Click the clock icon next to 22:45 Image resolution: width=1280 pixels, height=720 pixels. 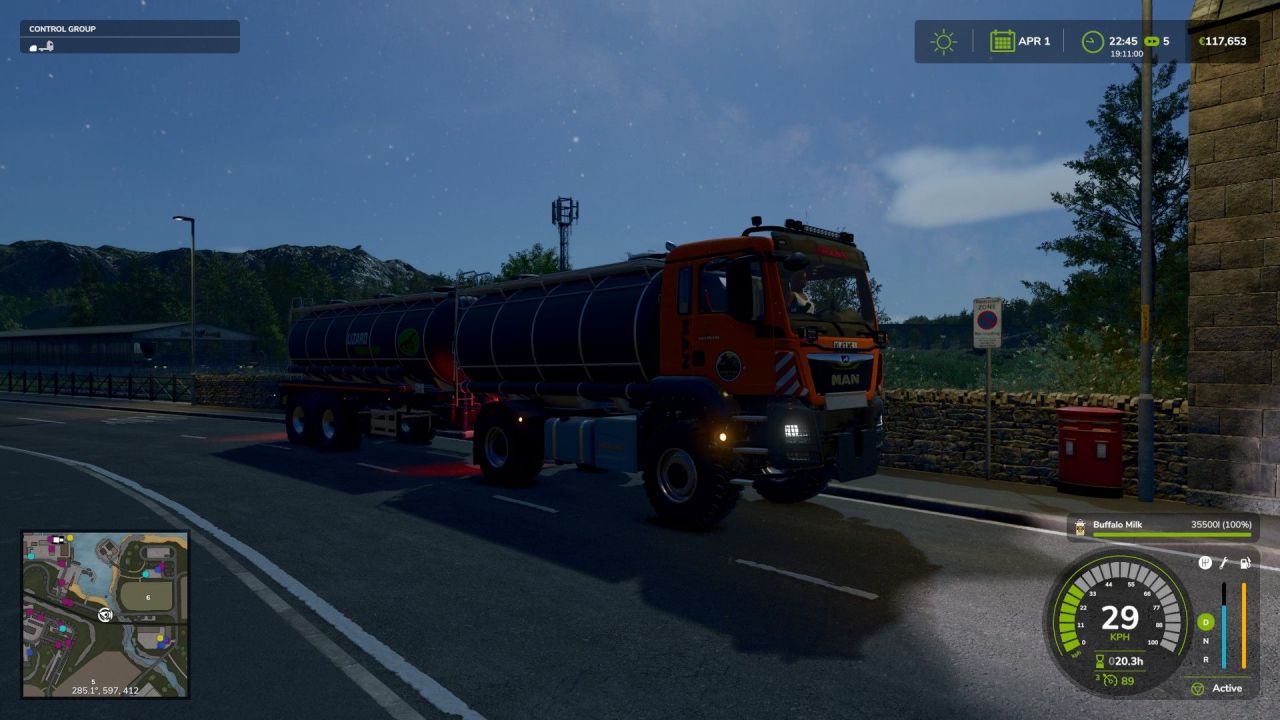1092,41
